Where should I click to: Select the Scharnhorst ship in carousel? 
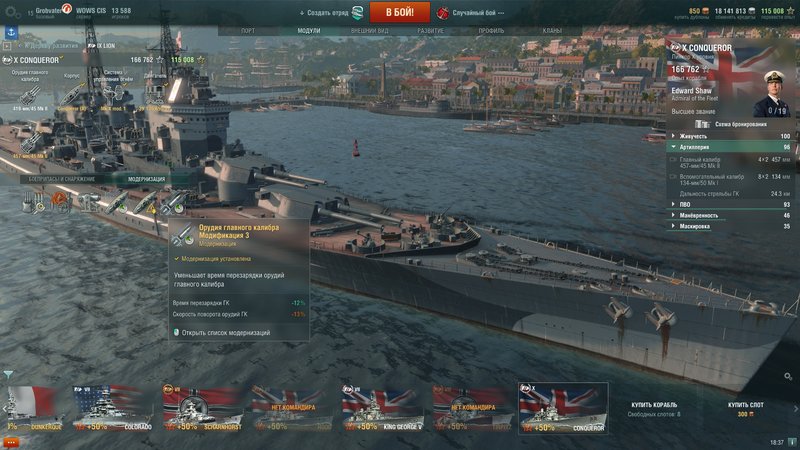(x=202, y=407)
